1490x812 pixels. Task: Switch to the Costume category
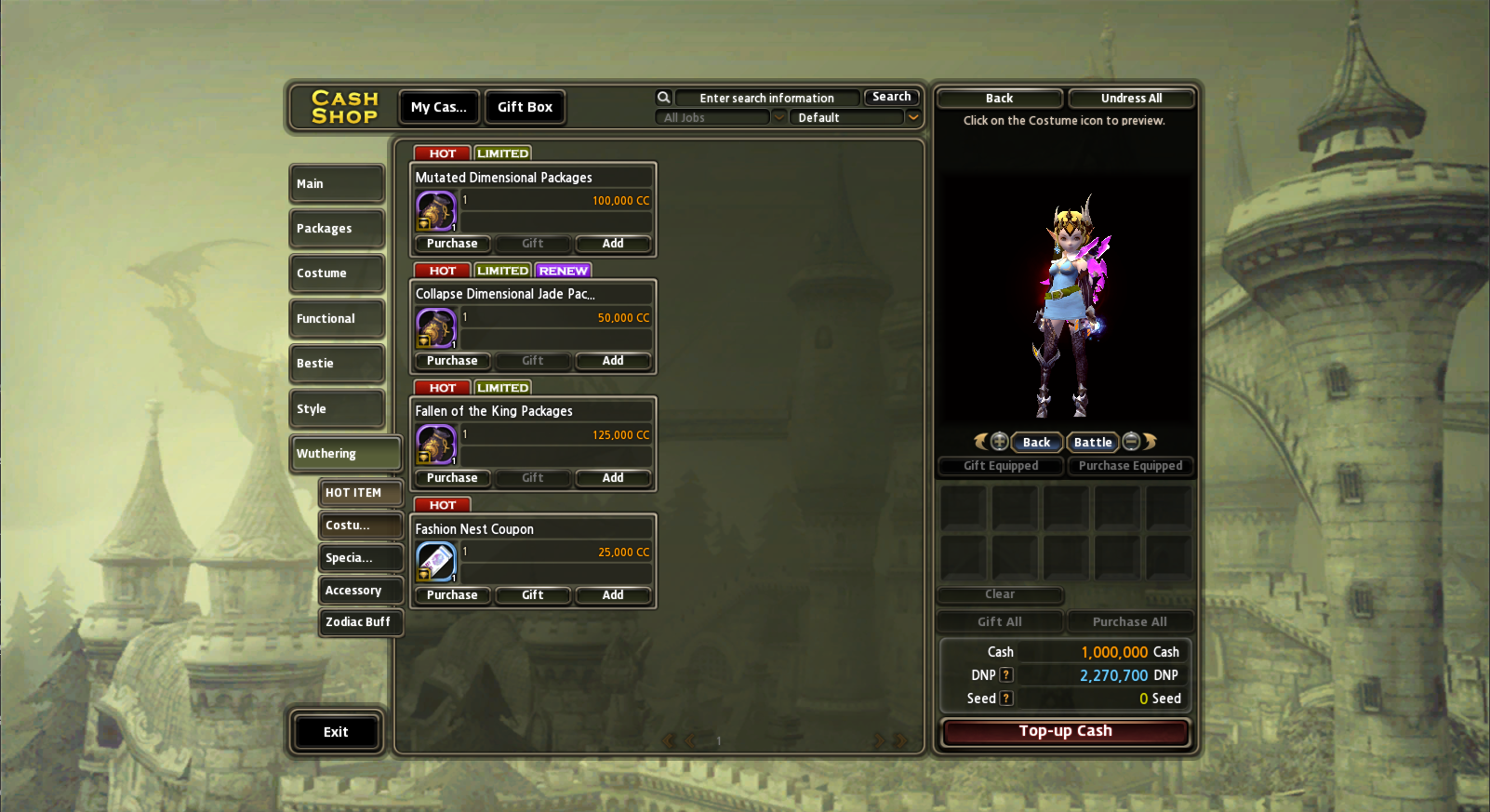[x=336, y=273]
